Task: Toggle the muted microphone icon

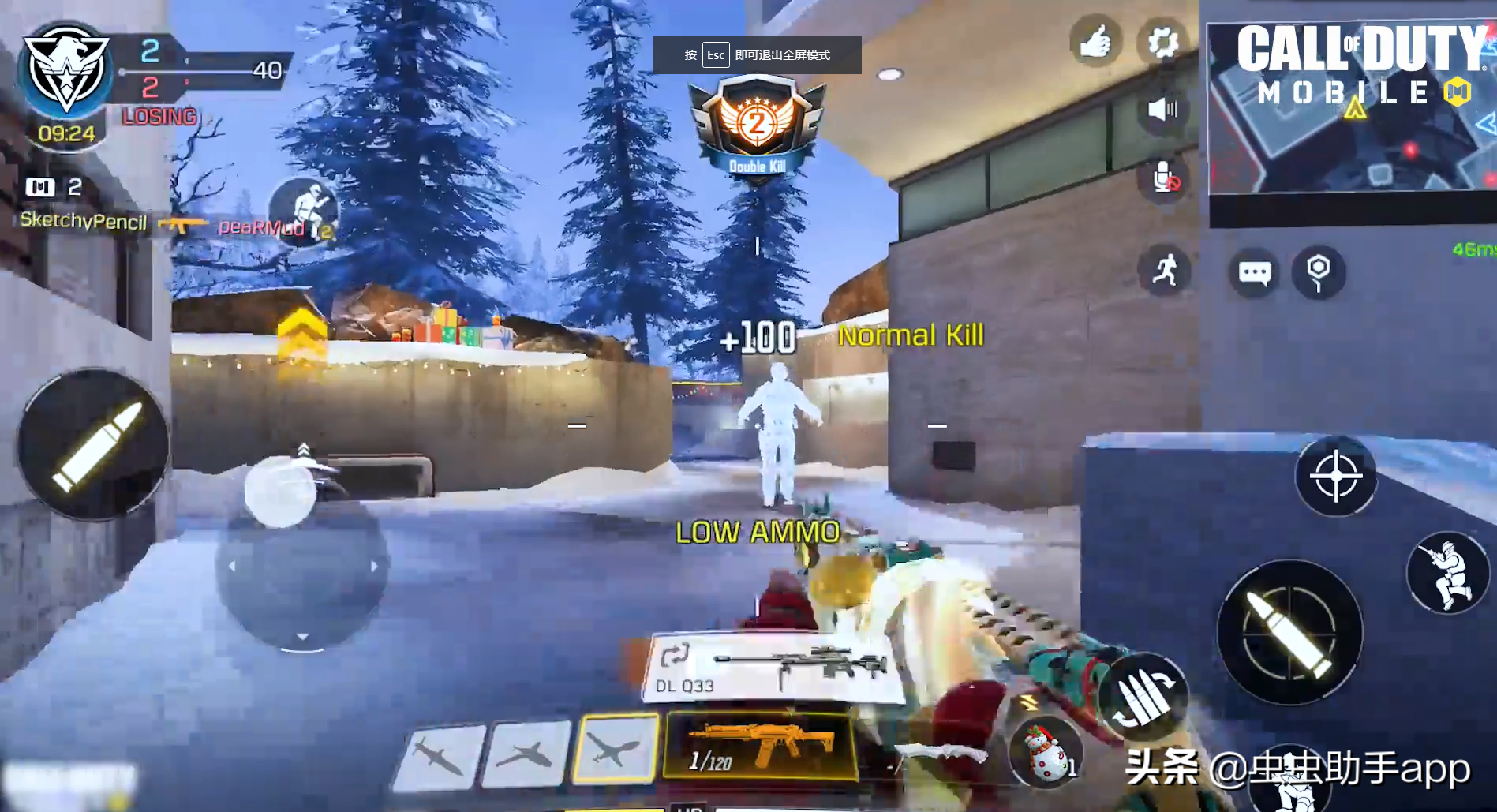Action: [x=1164, y=178]
